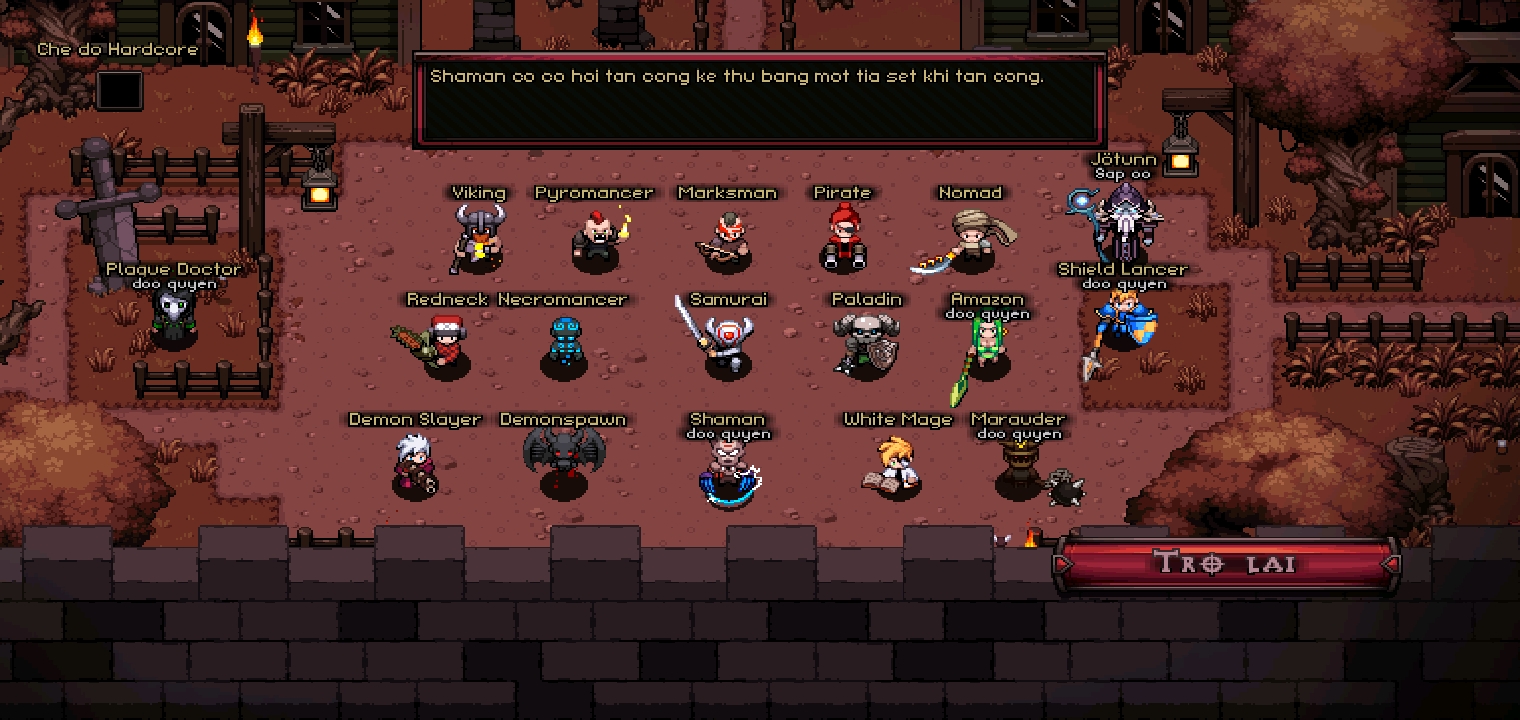Toggle the Che do Hardcore checkbox

pos(119,91)
